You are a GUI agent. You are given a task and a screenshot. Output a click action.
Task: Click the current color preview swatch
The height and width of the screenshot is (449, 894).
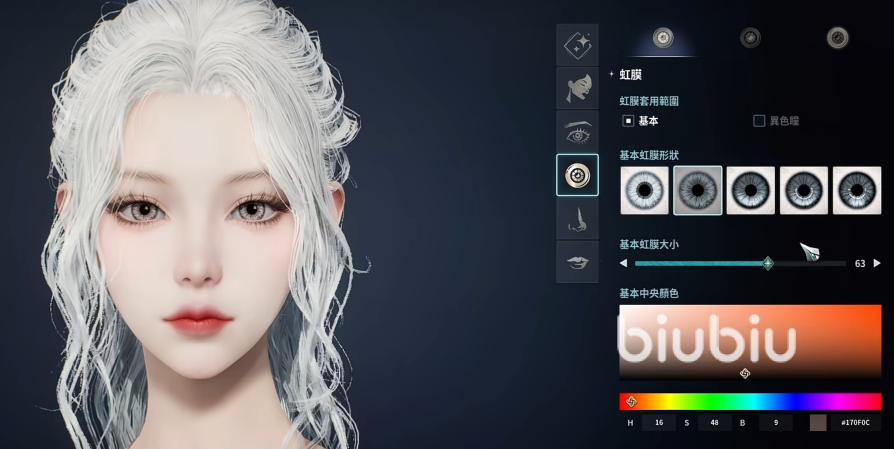(818, 423)
